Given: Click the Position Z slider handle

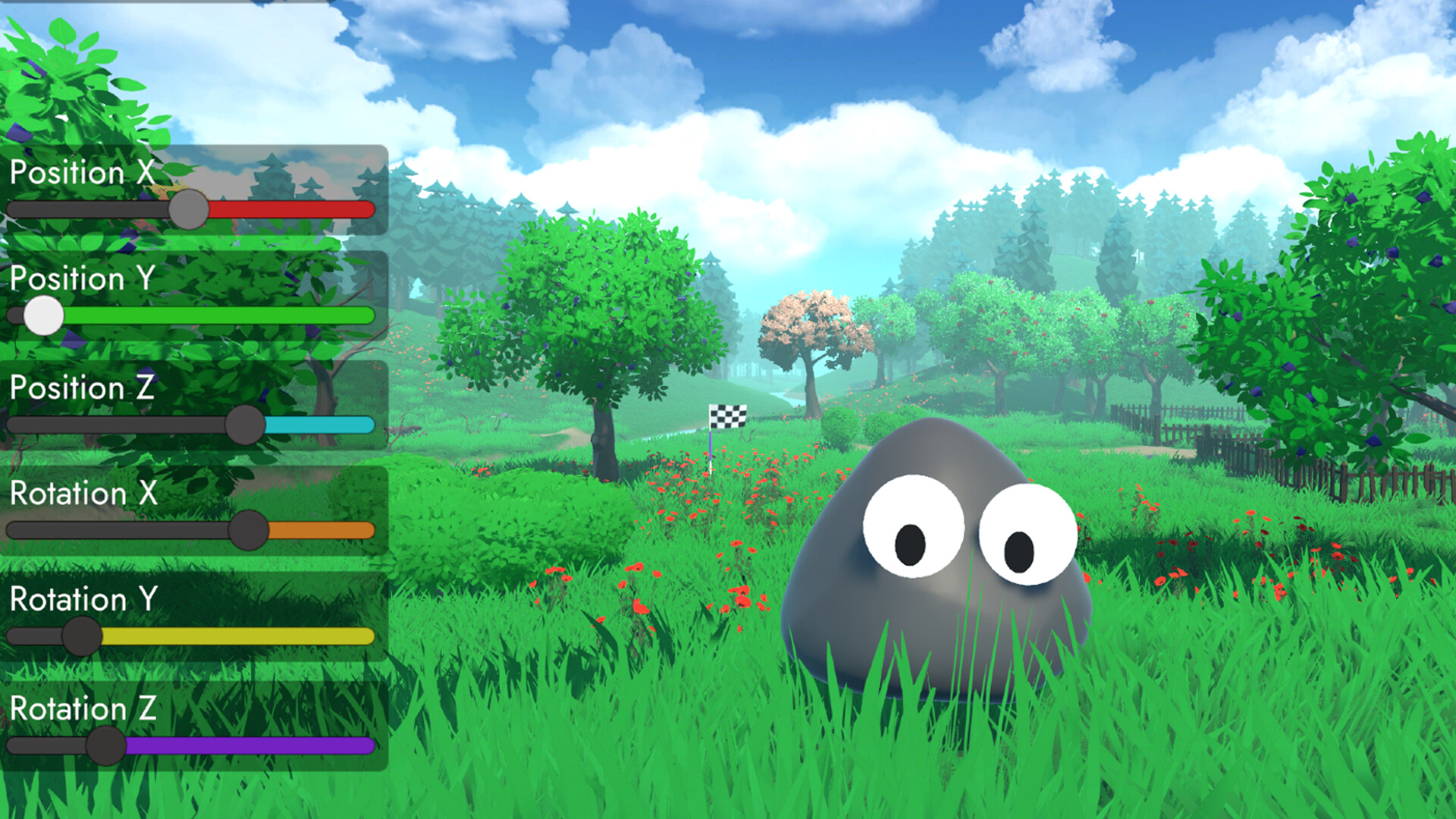Looking at the screenshot, I should [x=245, y=425].
